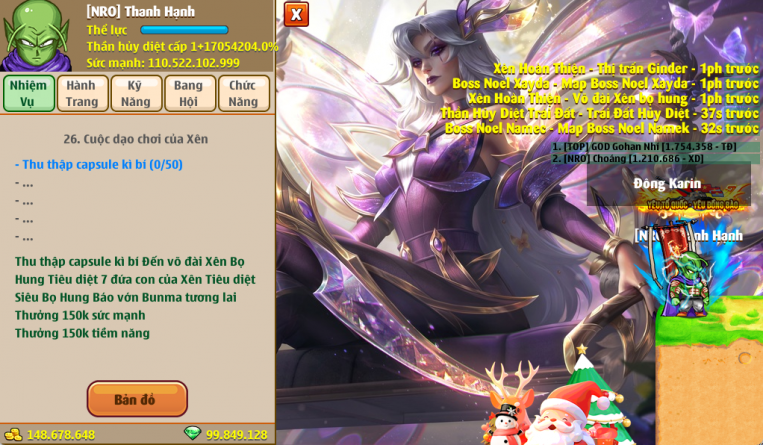Select the capsule kì bí quest objective

99,164
